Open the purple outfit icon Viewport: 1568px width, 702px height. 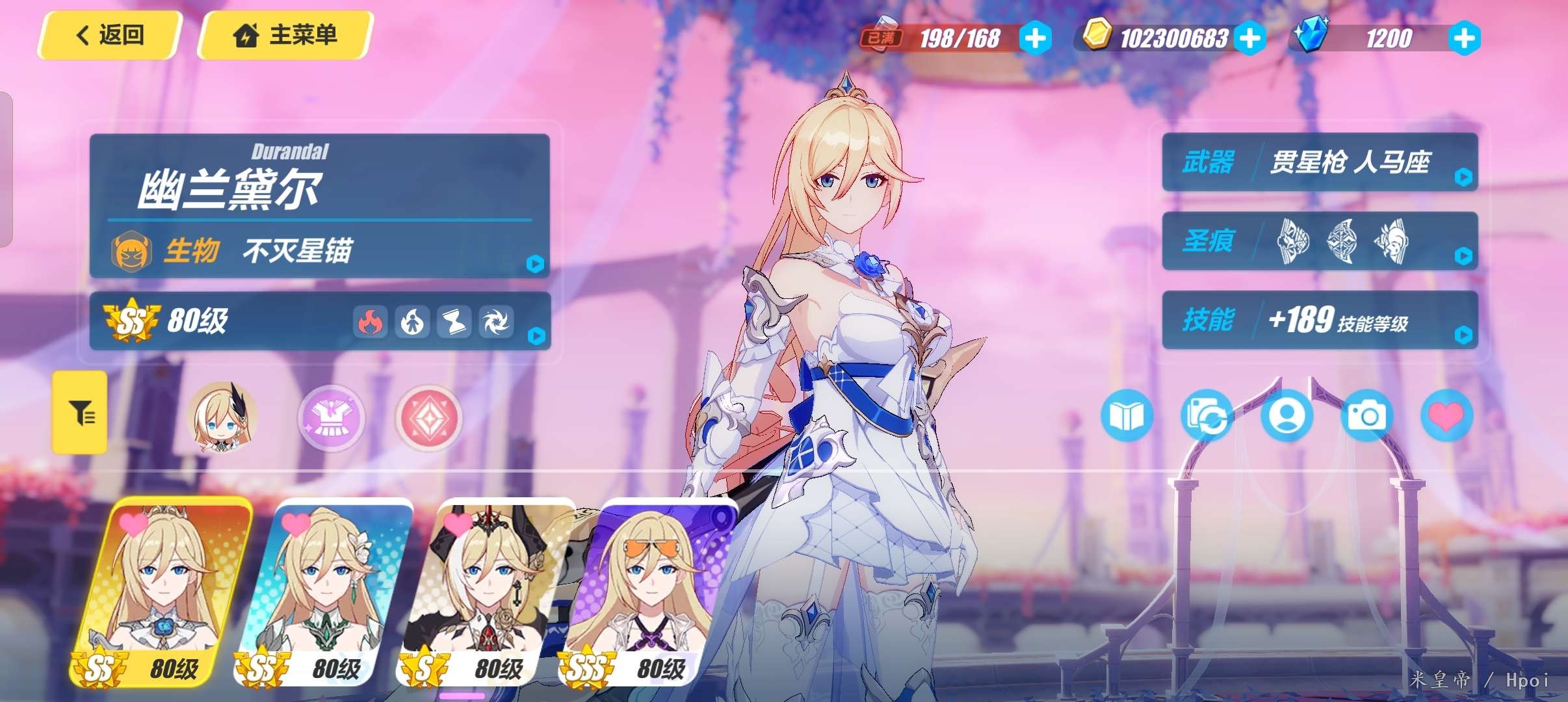point(332,417)
